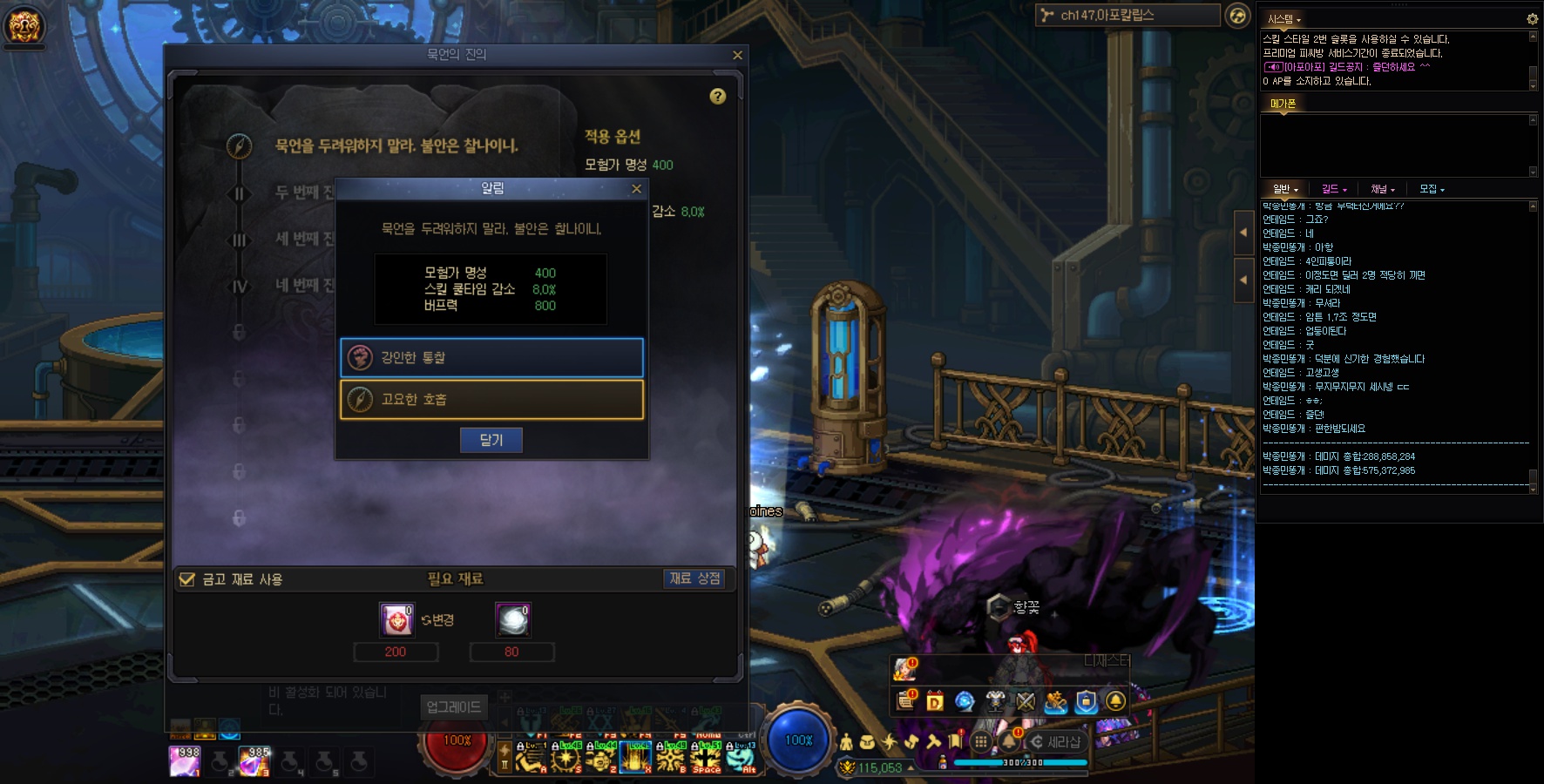
Task: Open the grid menu button
Action: point(981,742)
